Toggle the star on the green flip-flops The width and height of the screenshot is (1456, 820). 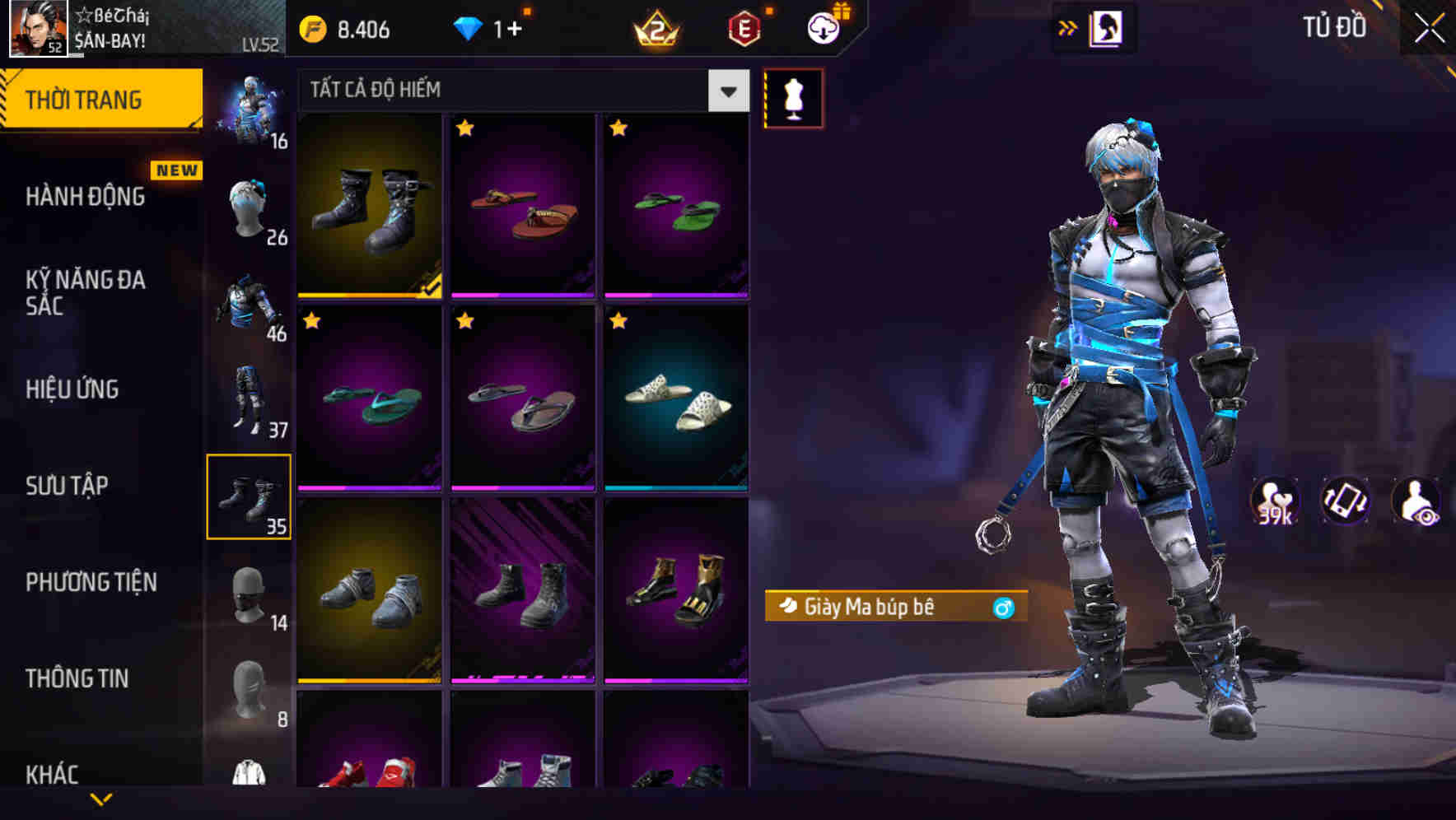[x=620, y=129]
